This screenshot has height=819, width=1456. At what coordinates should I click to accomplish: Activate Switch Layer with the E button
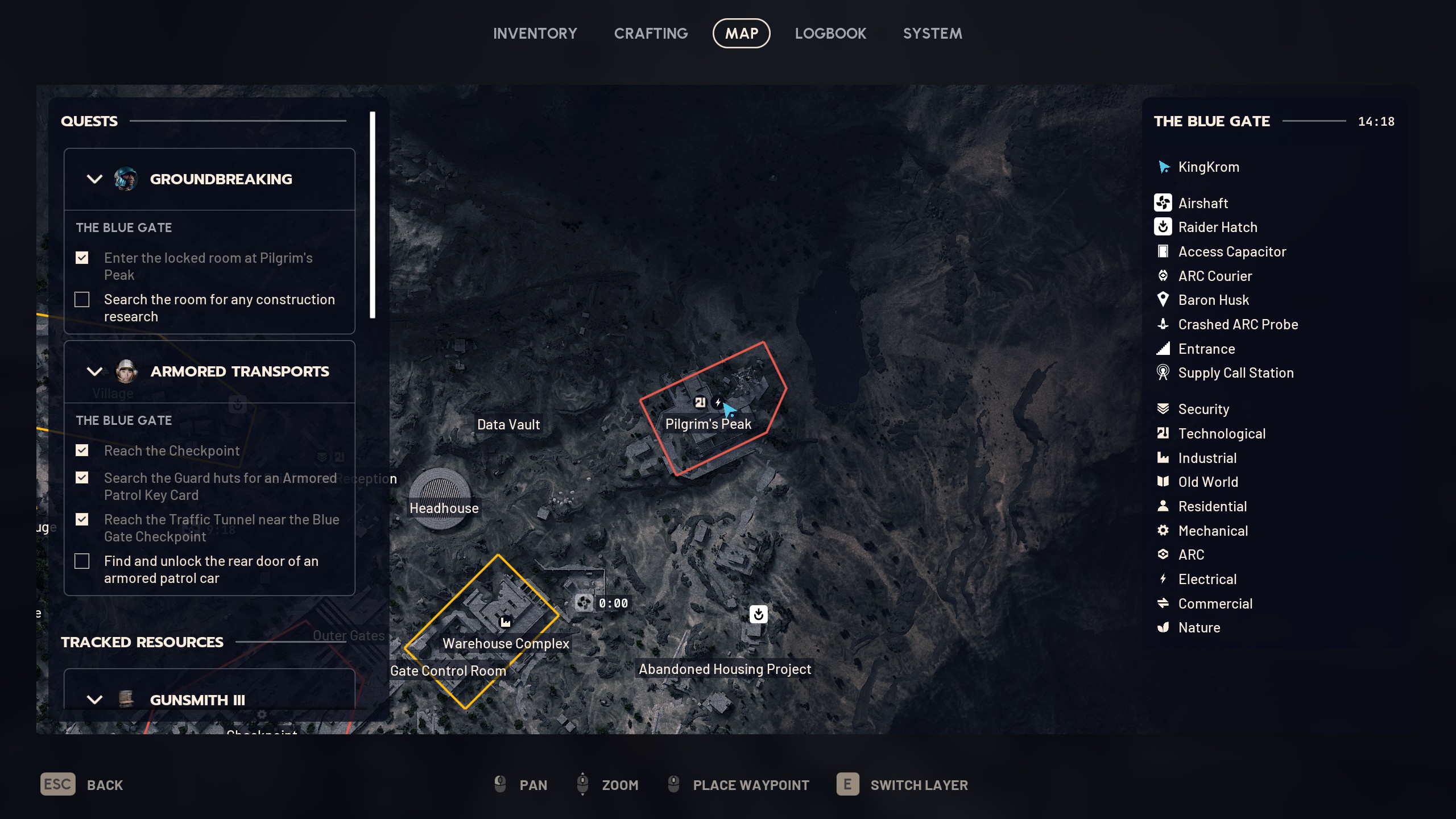click(849, 784)
